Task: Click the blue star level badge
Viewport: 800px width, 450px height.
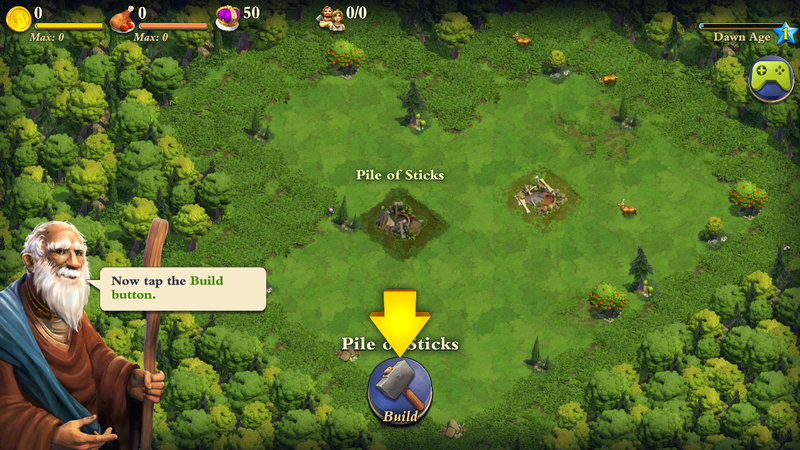Action: pyautogui.click(x=785, y=30)
